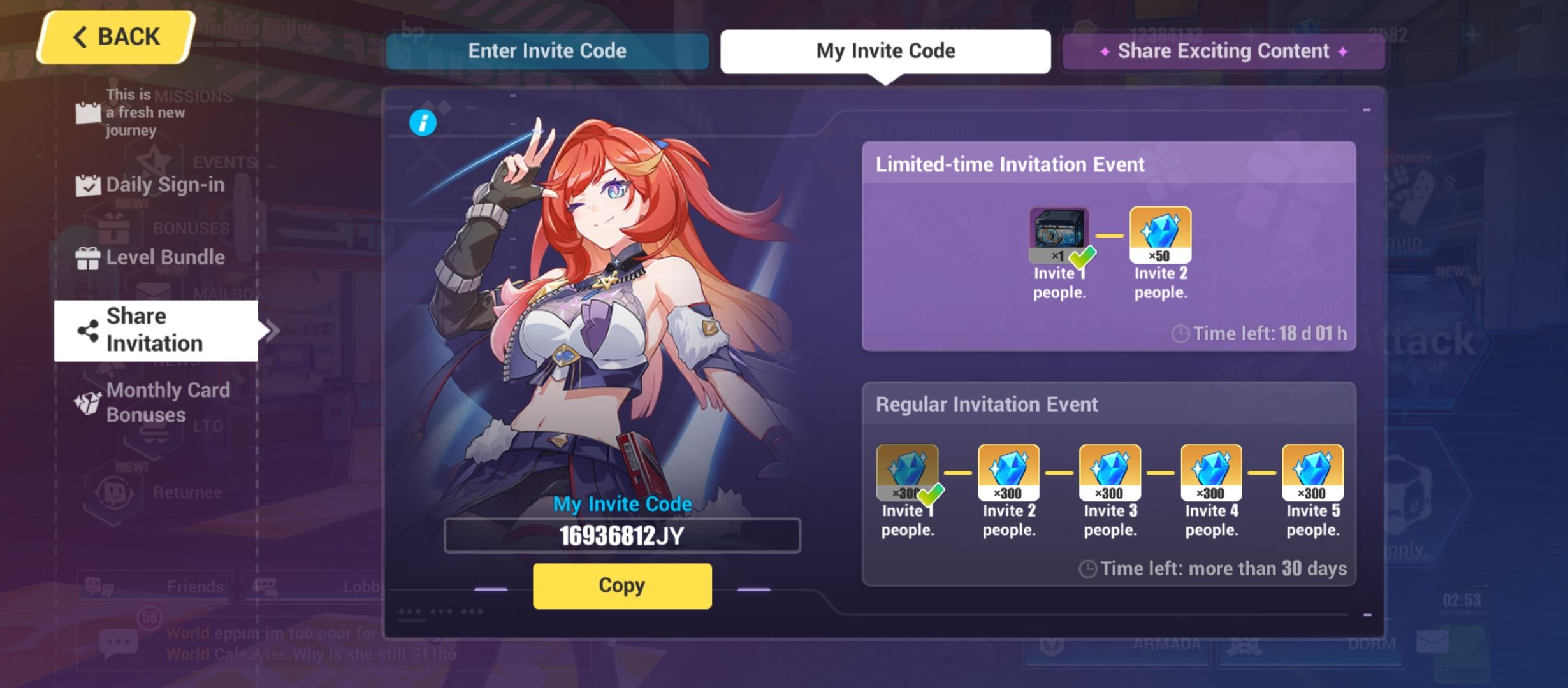
Task: Open Monthly Card Bonuses diamond icon
Action: point(90,402)
